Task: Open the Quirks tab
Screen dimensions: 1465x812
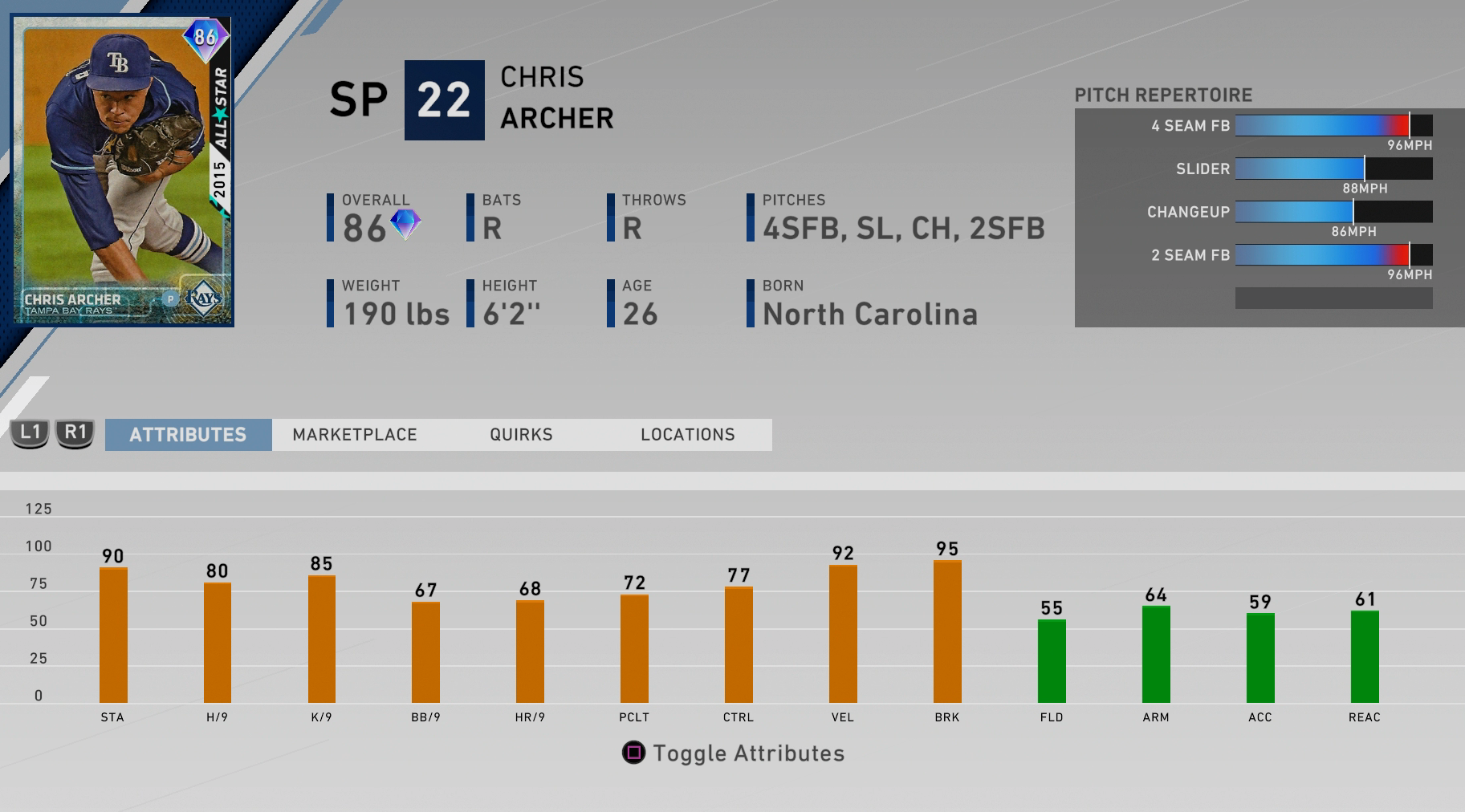Action: click(x=522, y=434)
